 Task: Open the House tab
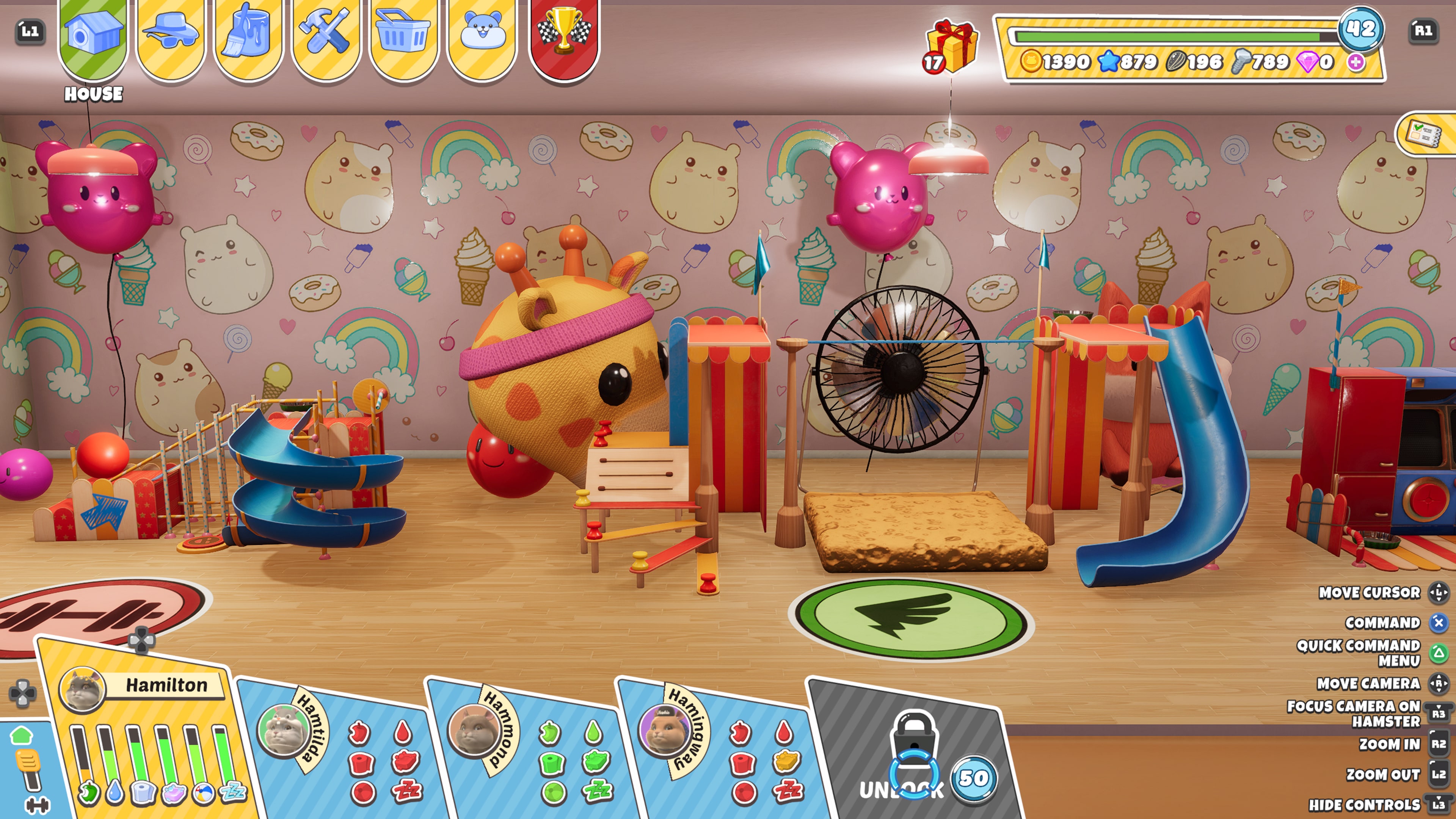point(93,37)
